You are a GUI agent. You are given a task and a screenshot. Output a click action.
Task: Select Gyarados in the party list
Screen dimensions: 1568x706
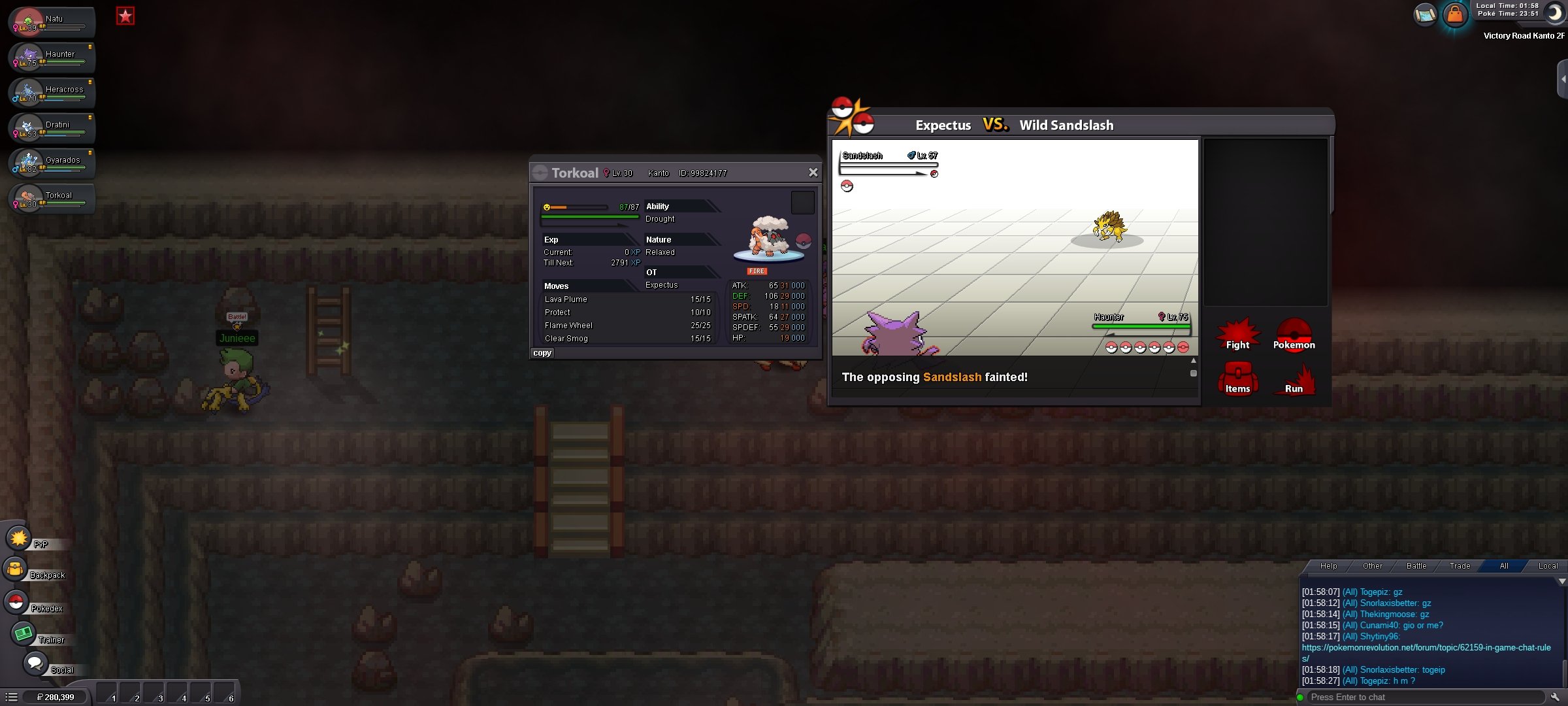pyautogui.click(x=52, y=163)
